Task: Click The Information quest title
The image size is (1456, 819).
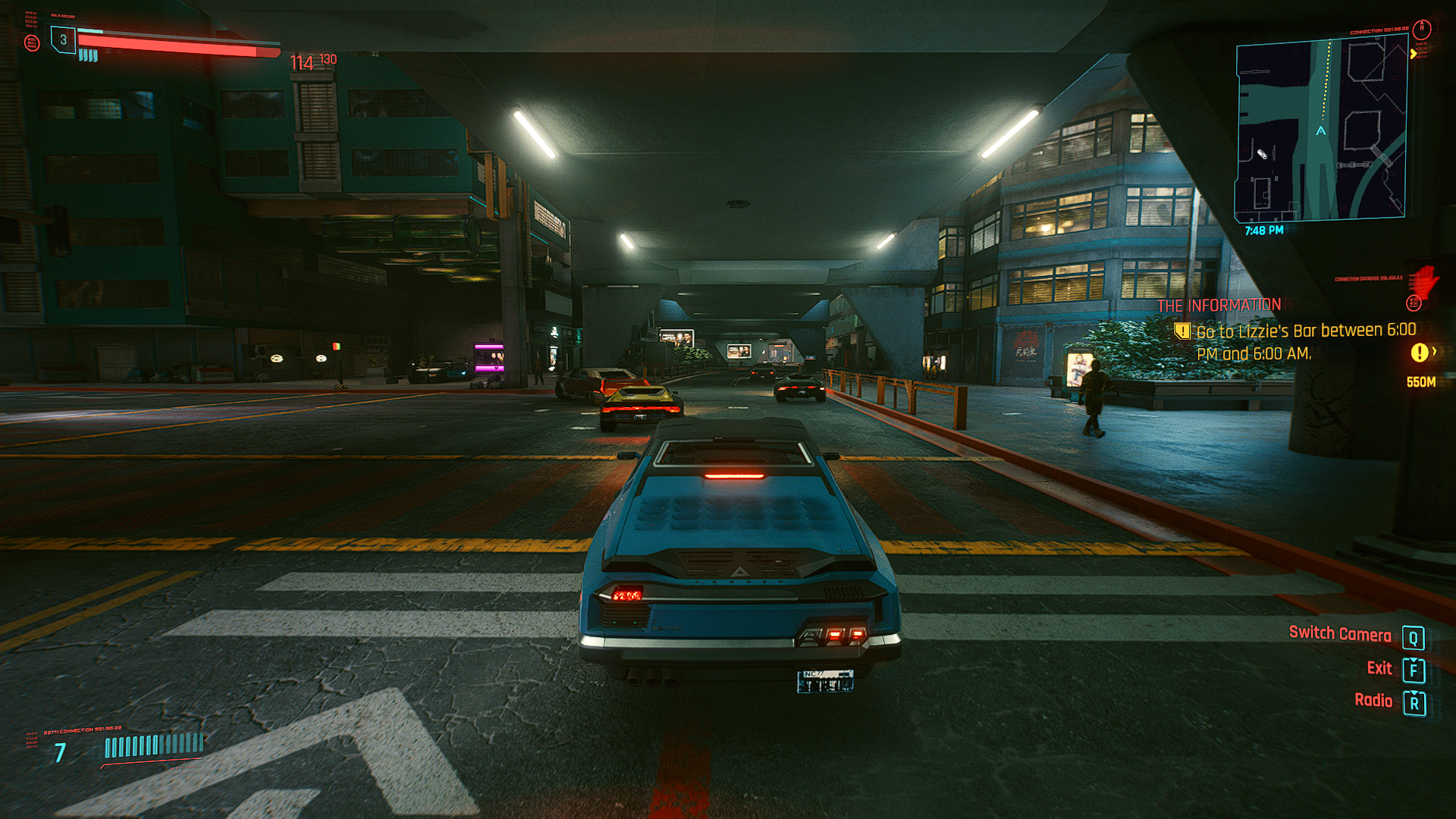Action: (x=1219, y=306)
